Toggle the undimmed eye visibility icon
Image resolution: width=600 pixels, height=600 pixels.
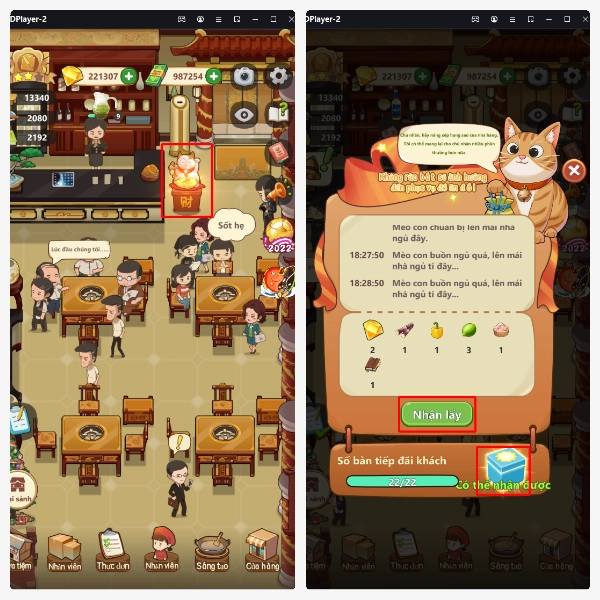243,114
